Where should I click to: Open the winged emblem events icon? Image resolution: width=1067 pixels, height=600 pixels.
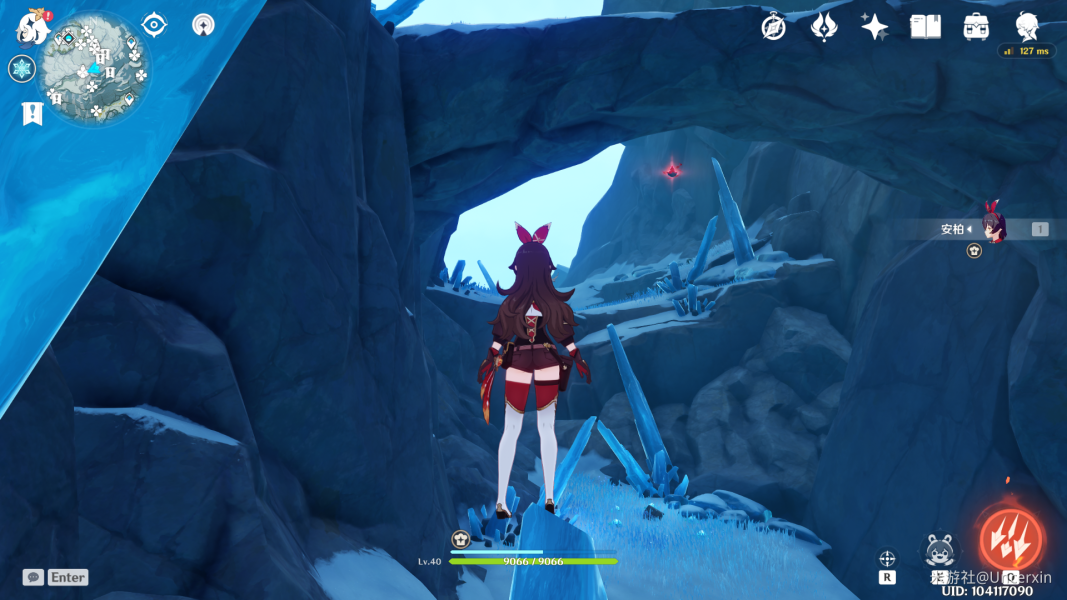pyautogui.click(x=823, y=27)
